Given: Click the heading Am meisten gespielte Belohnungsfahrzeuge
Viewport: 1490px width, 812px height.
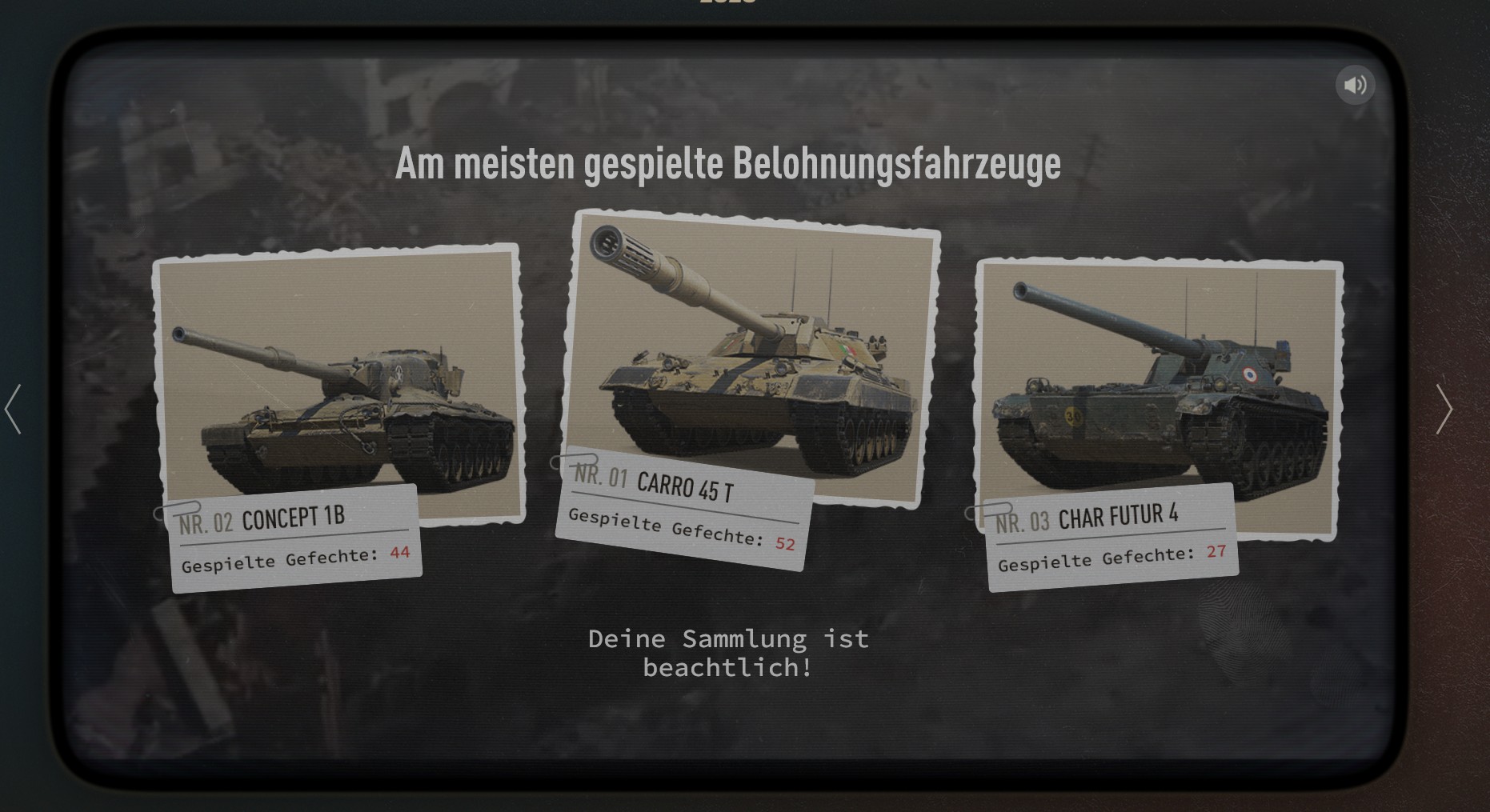Looking at the screenshot, I should 728,166.
